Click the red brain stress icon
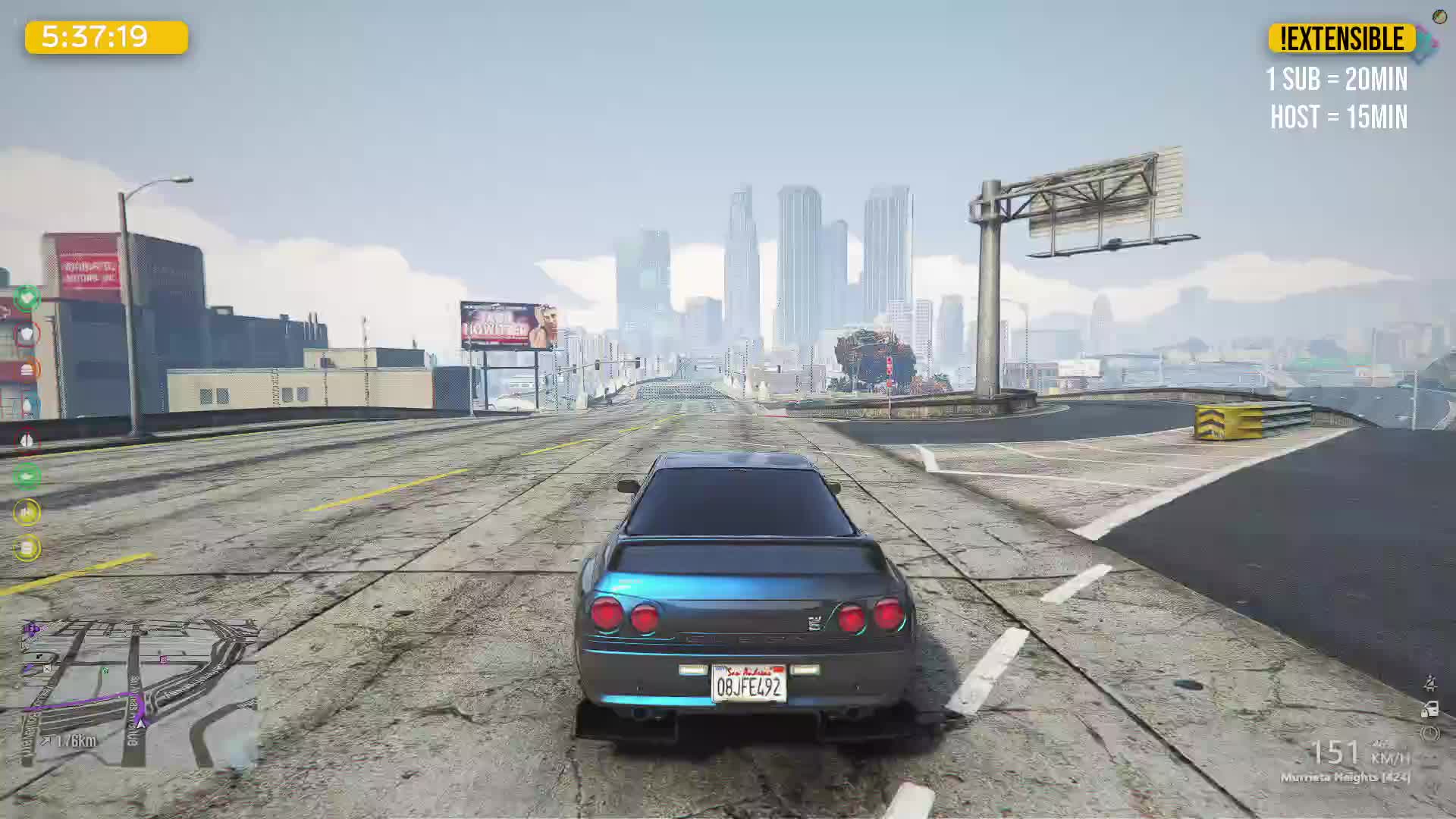The height and width of the screenshot is (819, 1456). (27, 441)
